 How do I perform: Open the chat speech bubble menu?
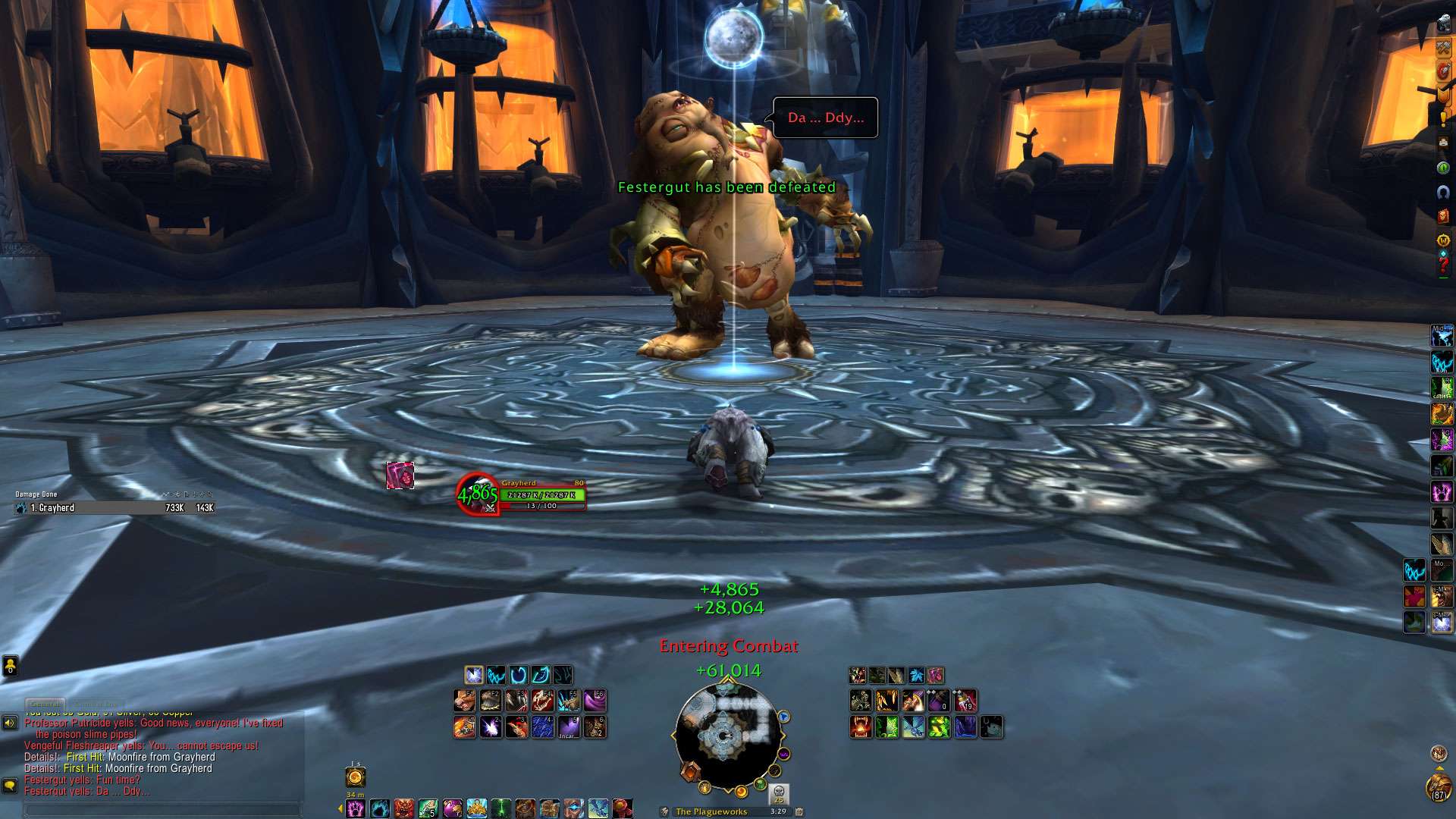(x=10, y=785)
